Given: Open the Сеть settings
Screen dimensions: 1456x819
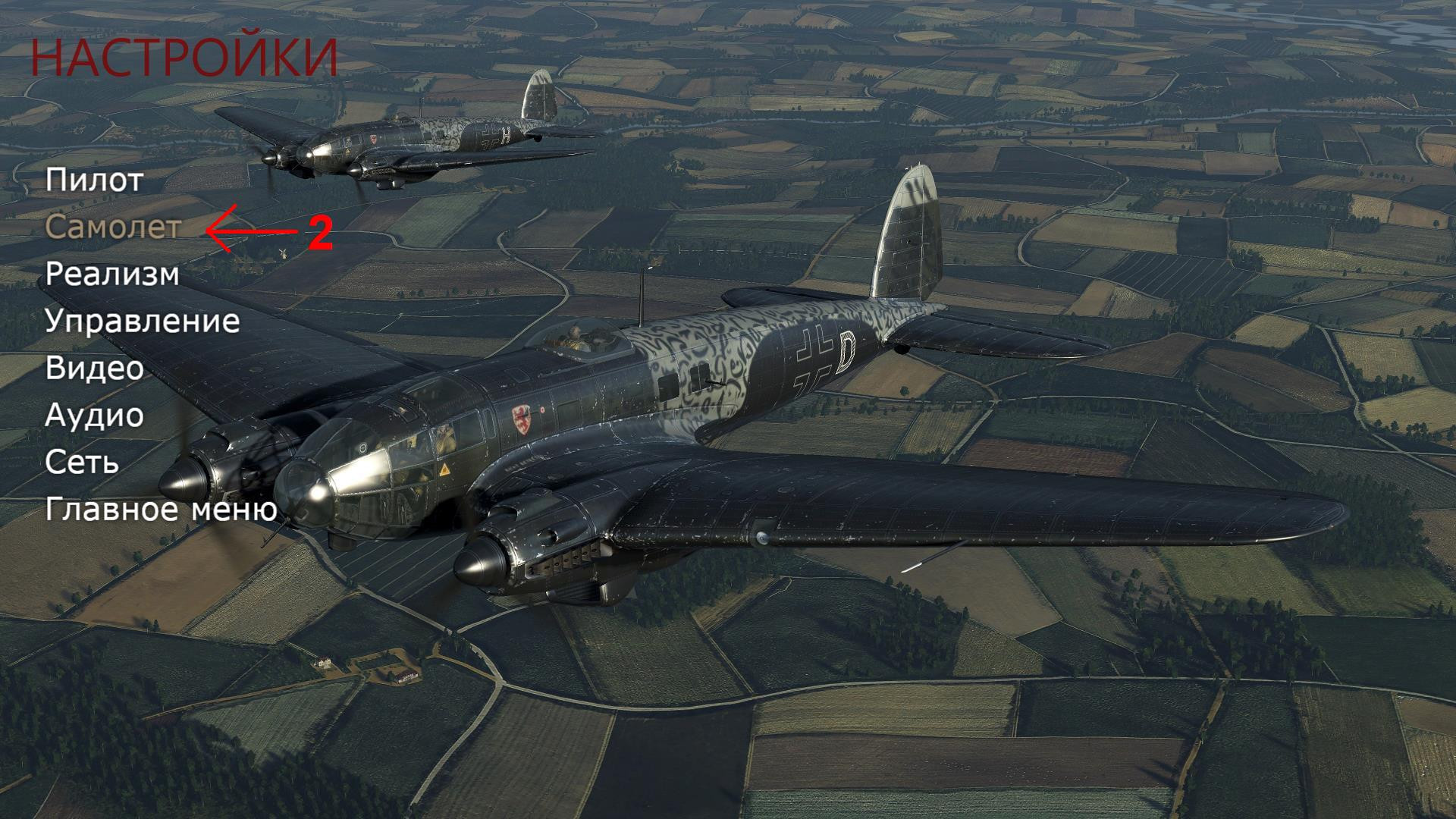Looking at the screenshot, I should click(82, 463).
